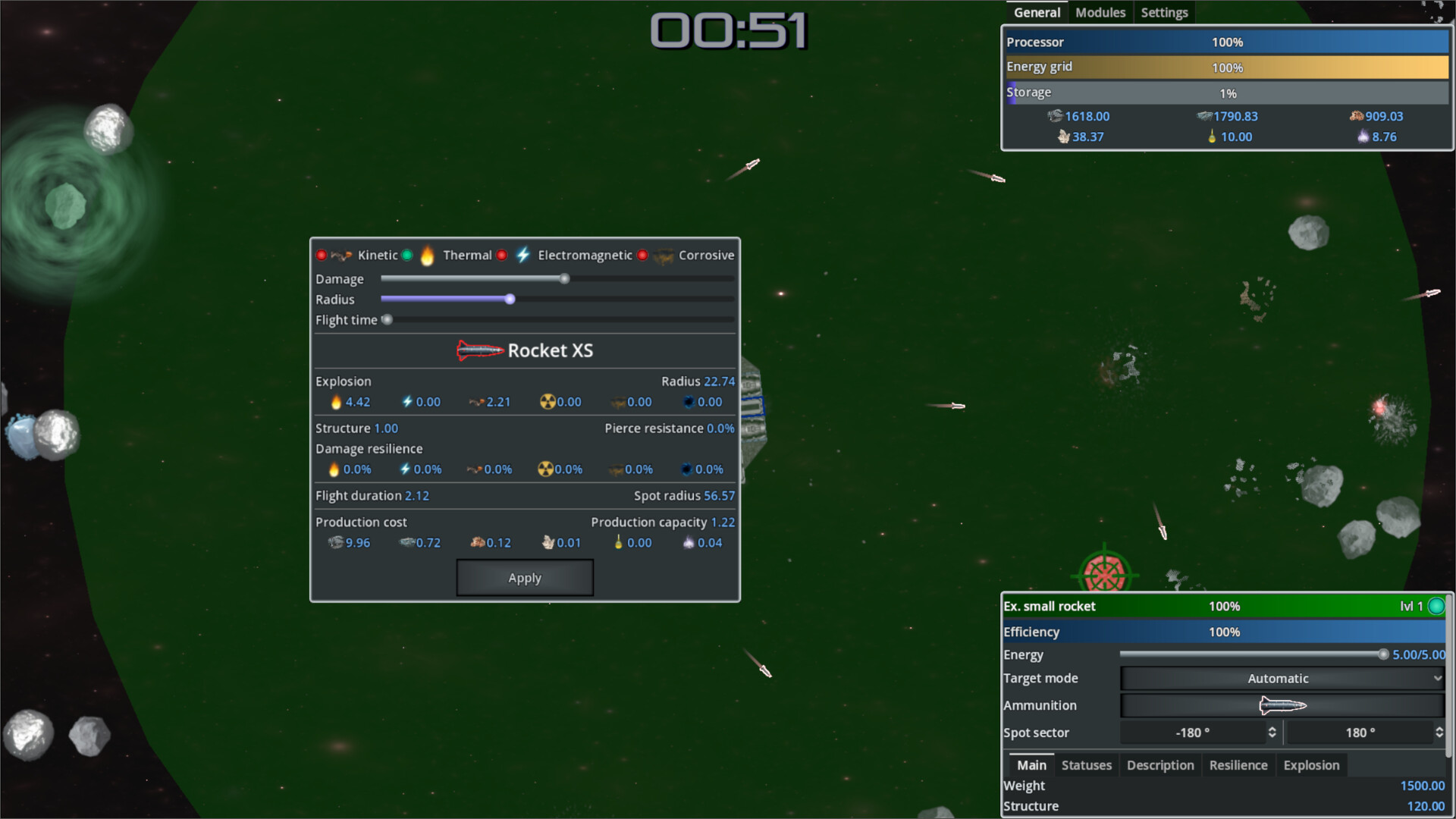
Task: Open the Explosion tab on rocket panel
Action: [x=1311, y=765]
